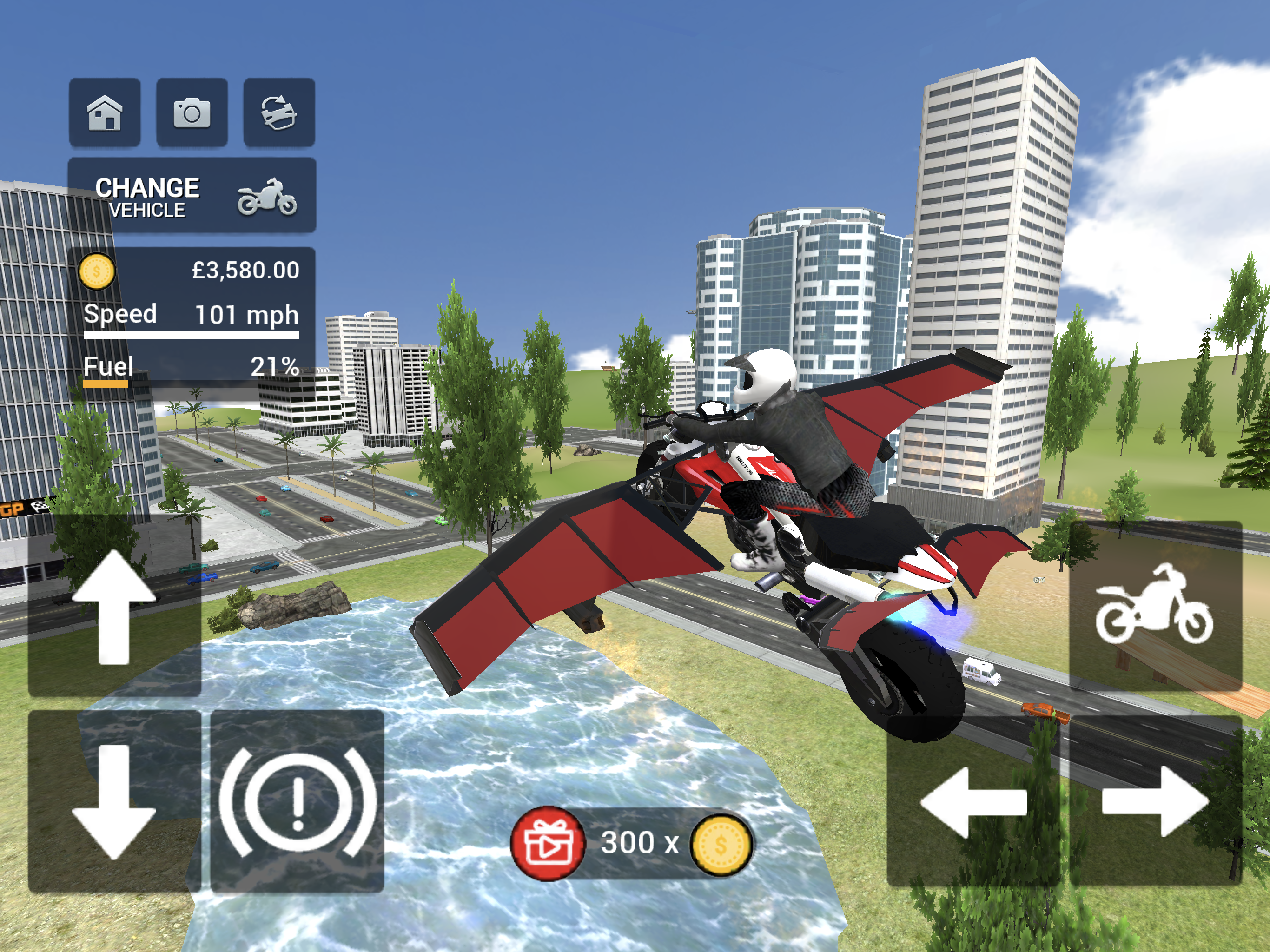Viewport: 1270px width, 952px height.
Task: Switch the camera view
Action: coord(192,112)
